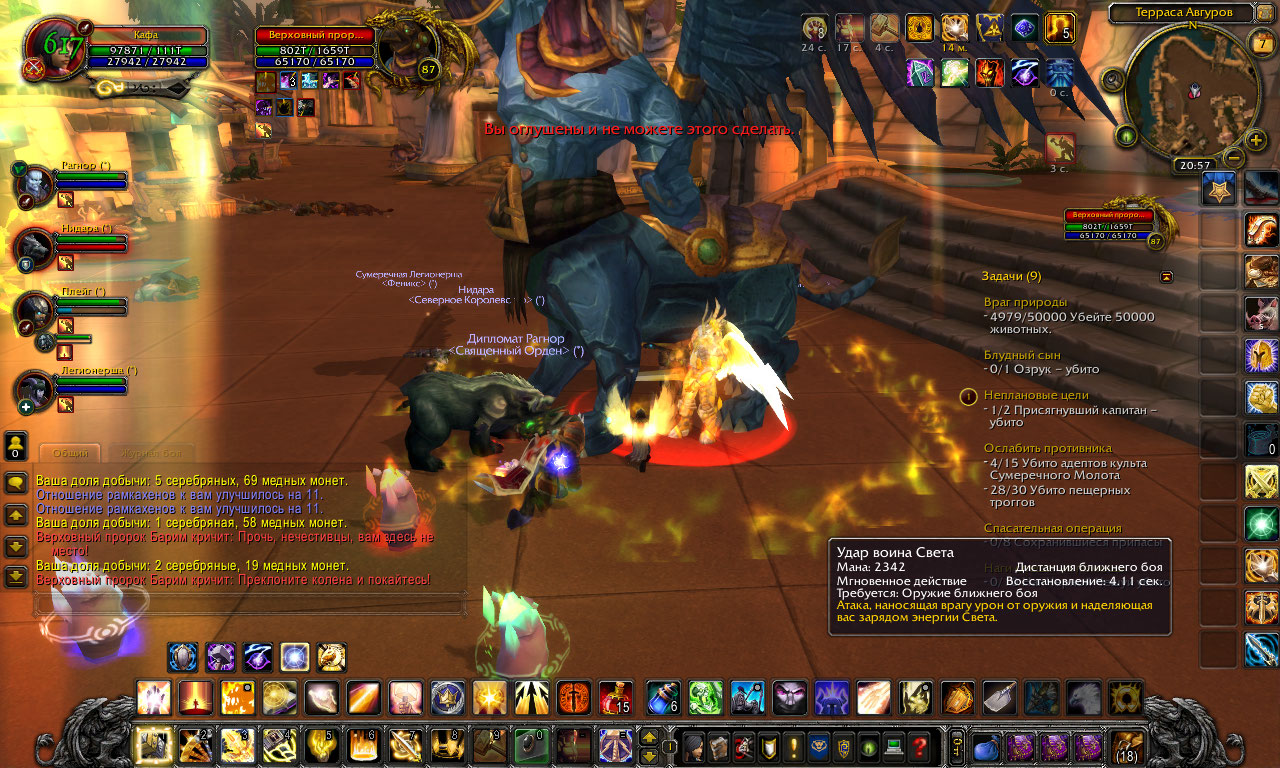The image size is (1280, 768).
Task: Select party member Рагнор's frame
Action: (90, 180)
